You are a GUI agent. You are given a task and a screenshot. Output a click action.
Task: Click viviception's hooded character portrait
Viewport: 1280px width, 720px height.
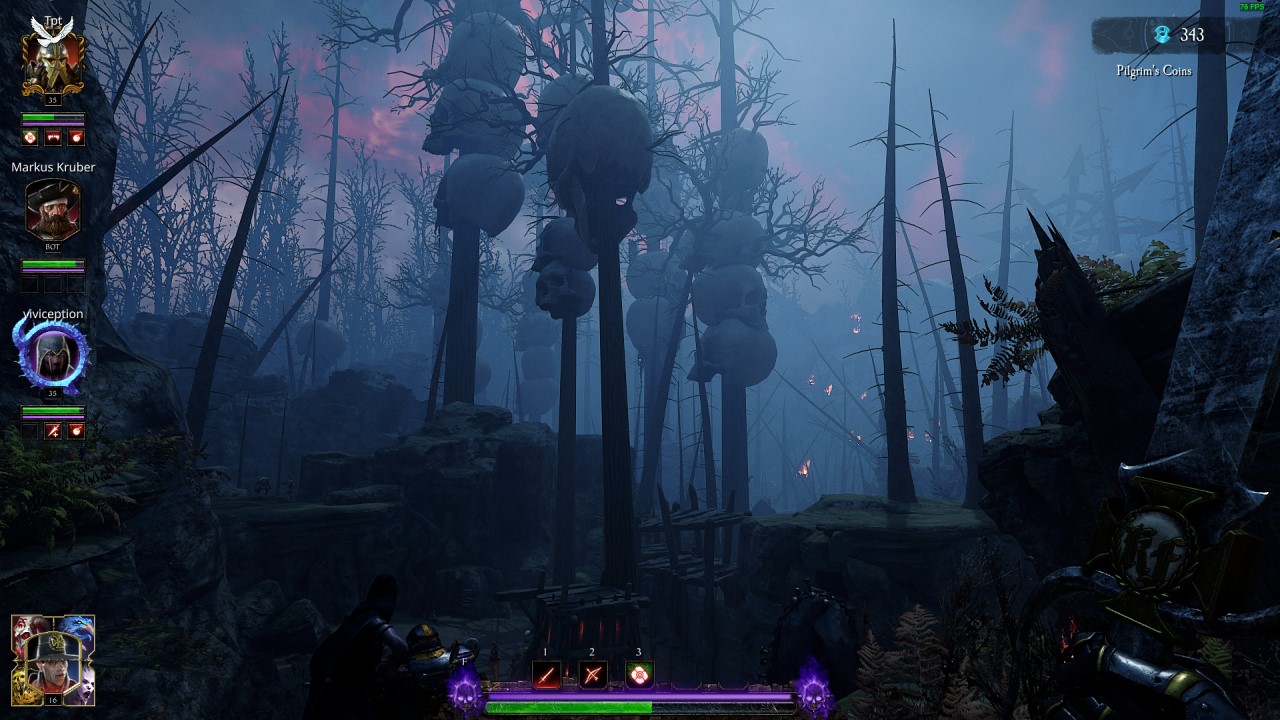tap(52, 357)
